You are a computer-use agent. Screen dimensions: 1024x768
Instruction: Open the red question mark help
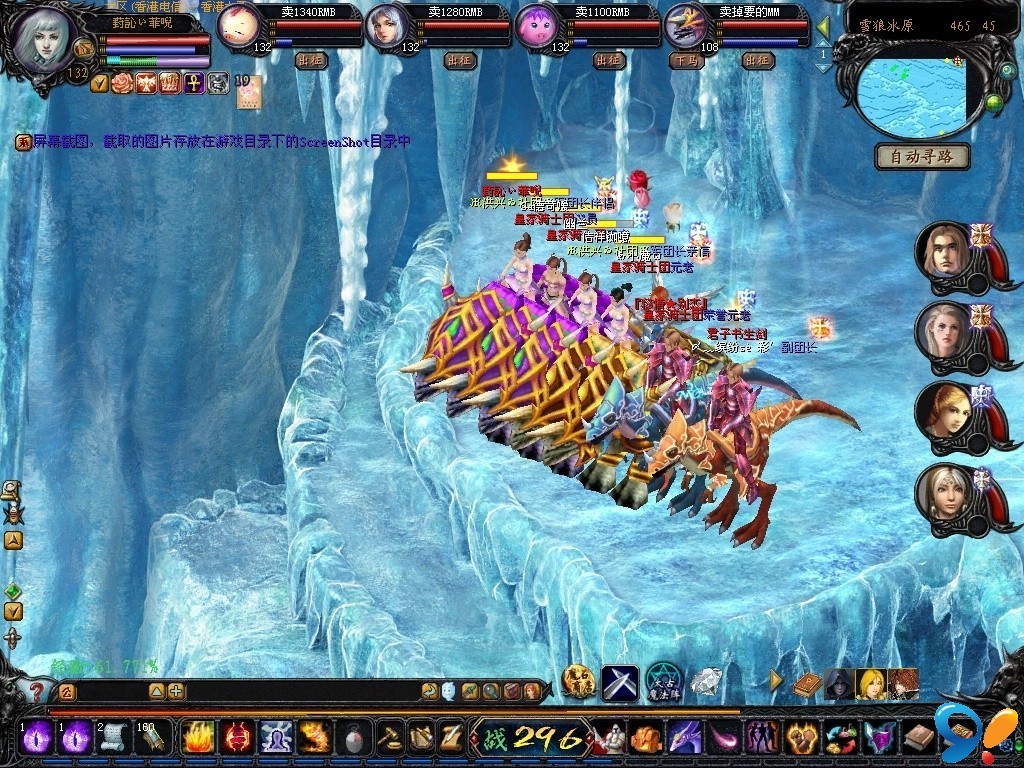pyautogui.click(x=36, y=690)
